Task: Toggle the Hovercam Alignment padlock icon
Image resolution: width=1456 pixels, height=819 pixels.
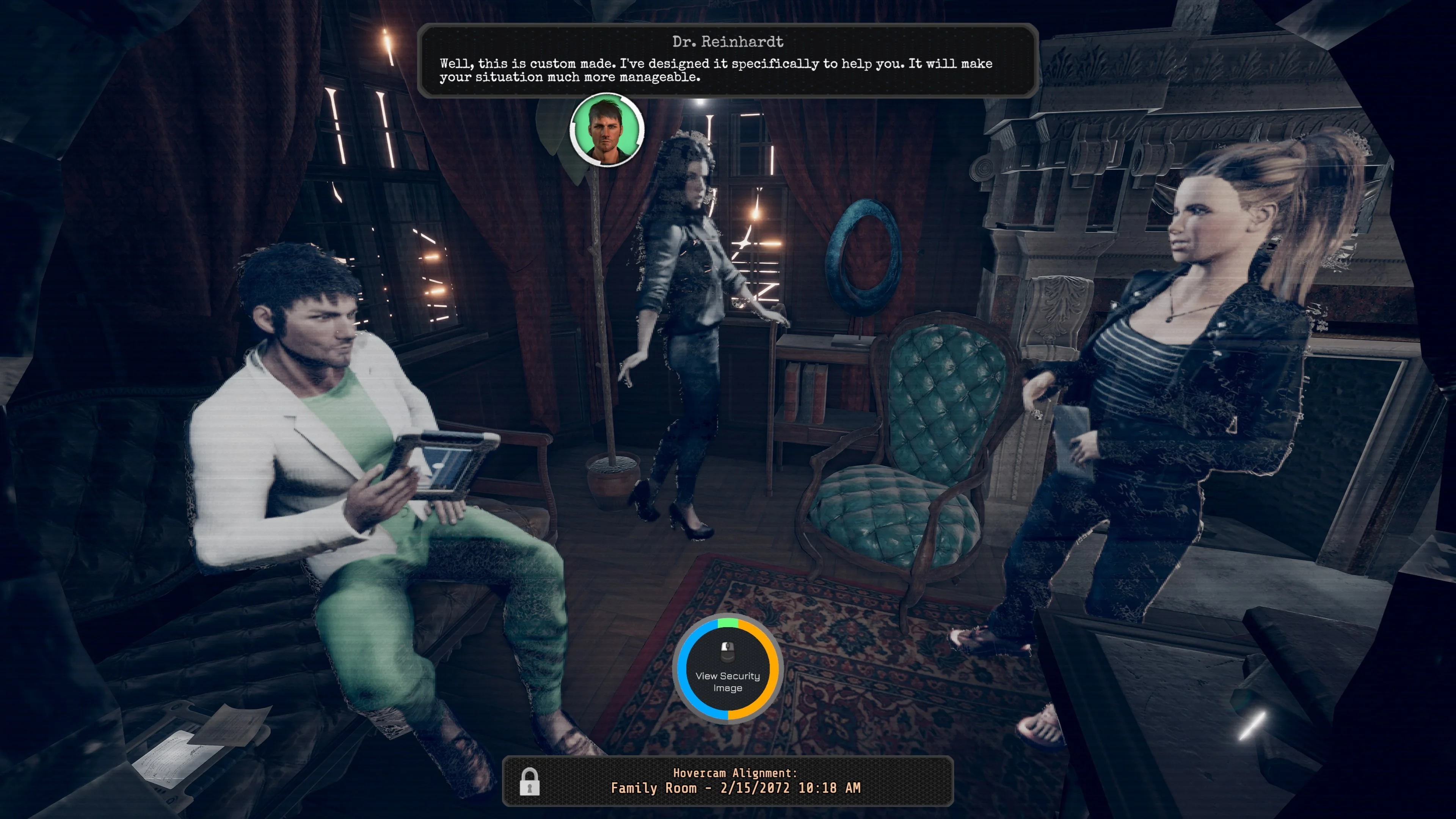Action: 530,782
